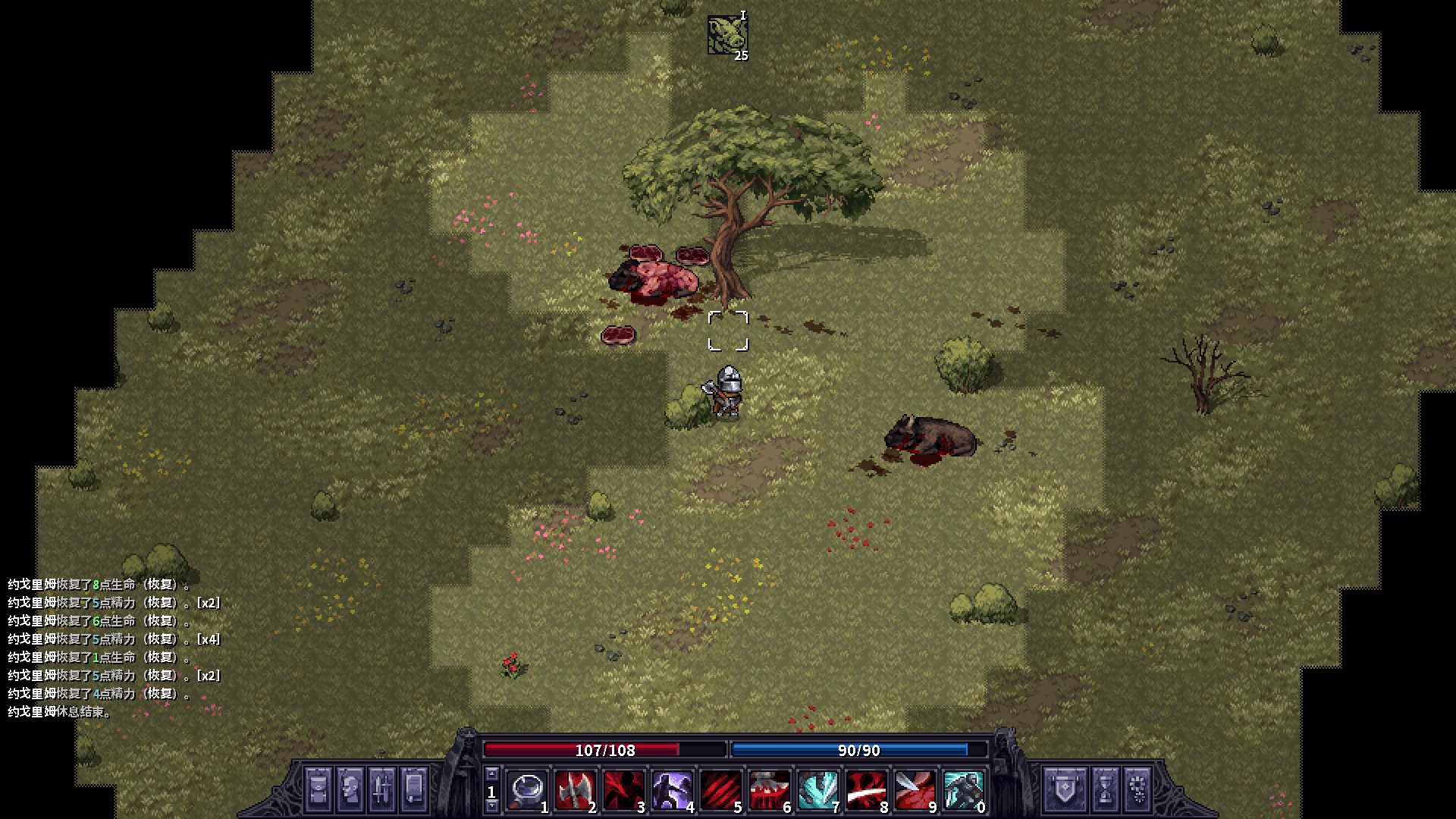Click the hourglass wait button
This screenshot has height=819, width=1456.
(x=1105, y=789)
